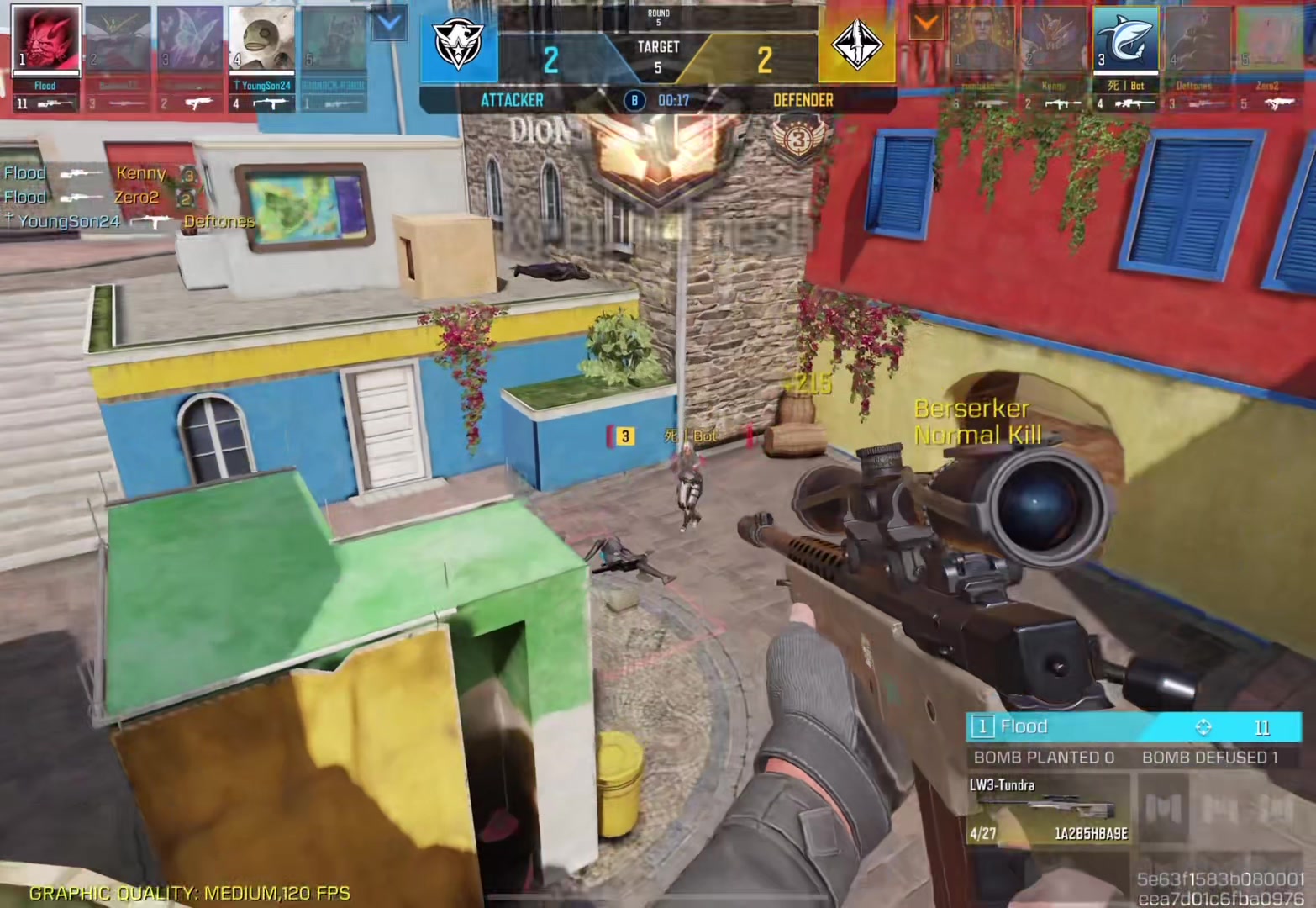This screenshot has height=908, width=1316.
Task: Expand the orange defender team dropdown arrow
Action: coord(926,24)
